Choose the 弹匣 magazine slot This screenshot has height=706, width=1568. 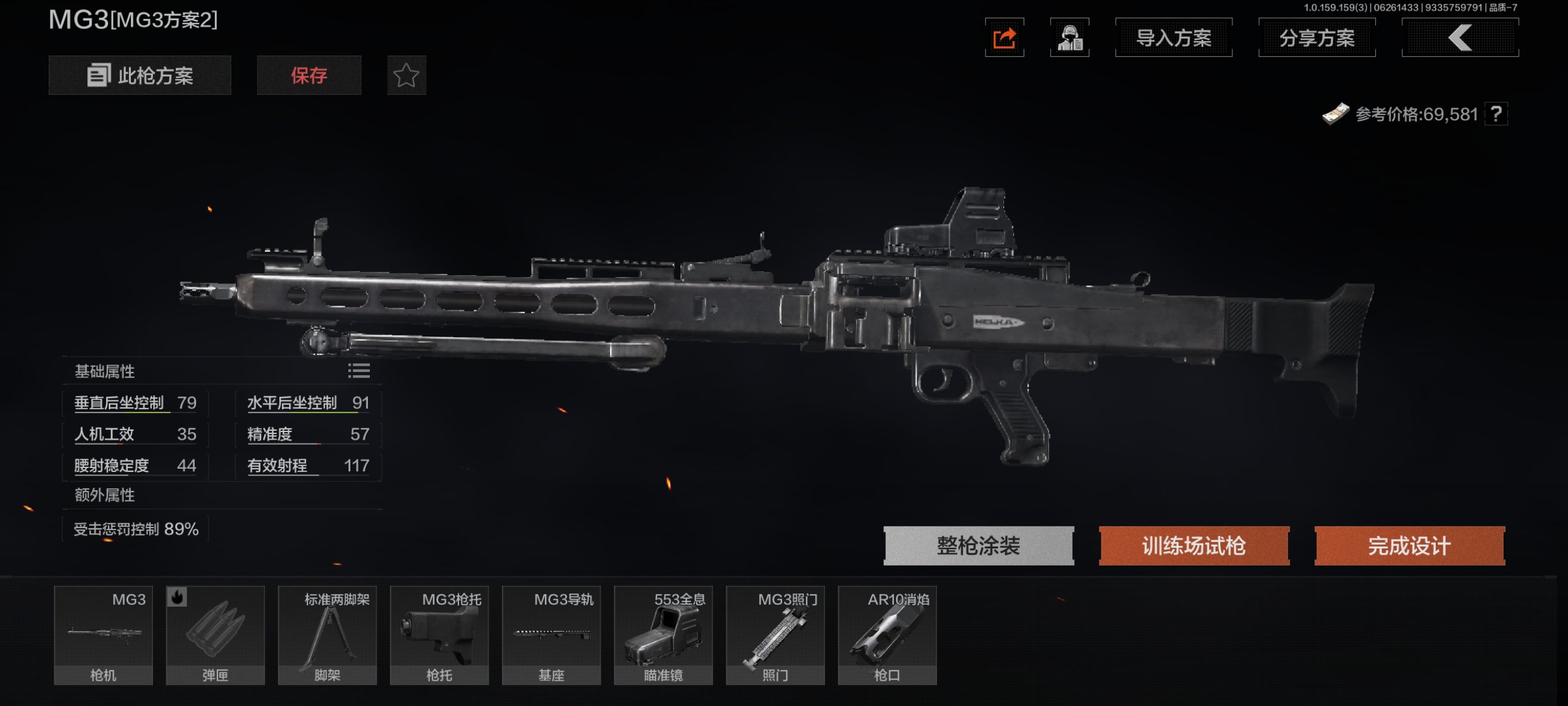click(x=216, y=635)
